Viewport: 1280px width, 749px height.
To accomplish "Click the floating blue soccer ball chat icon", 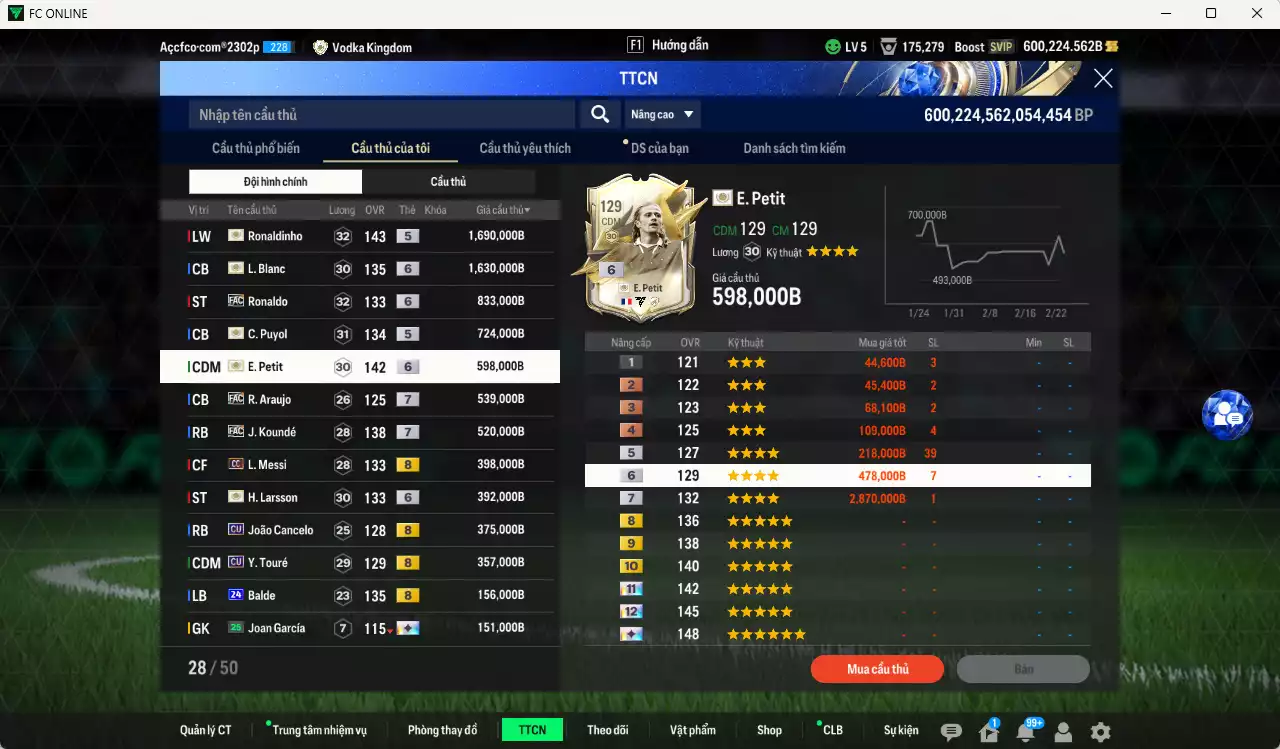I will [1227, 415].
